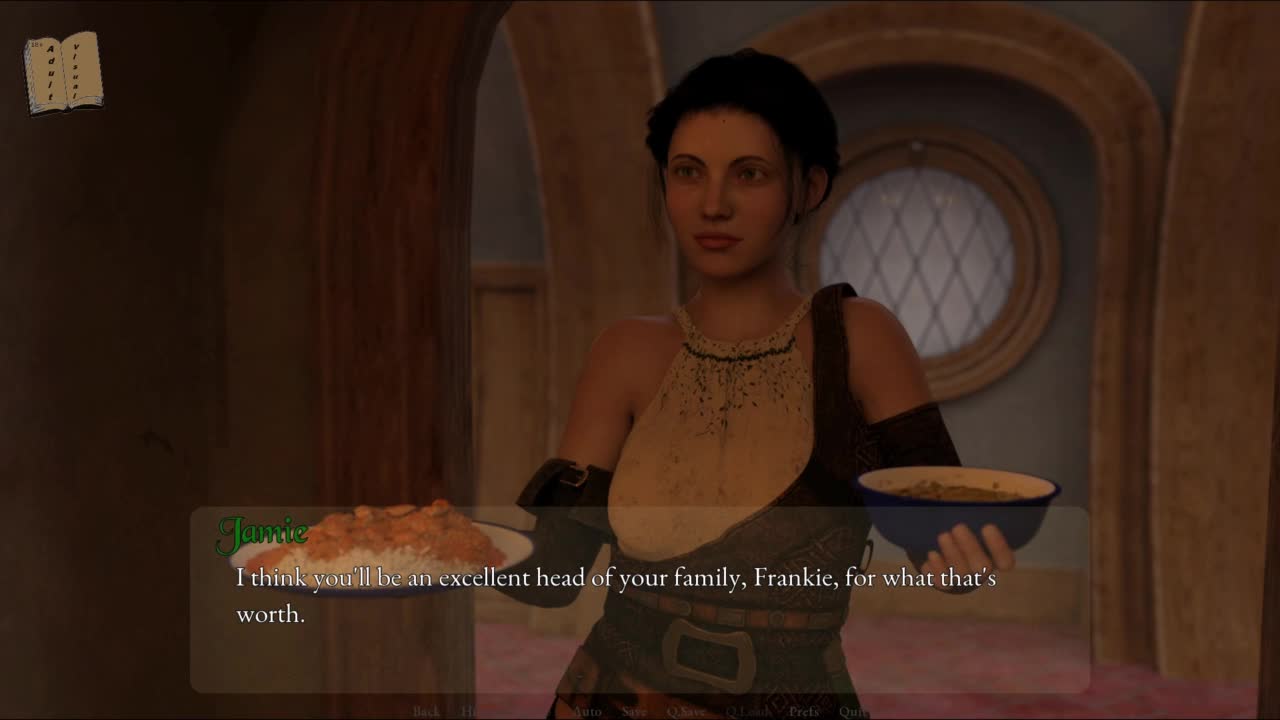Open Prefs settings menu

[804, 712]
